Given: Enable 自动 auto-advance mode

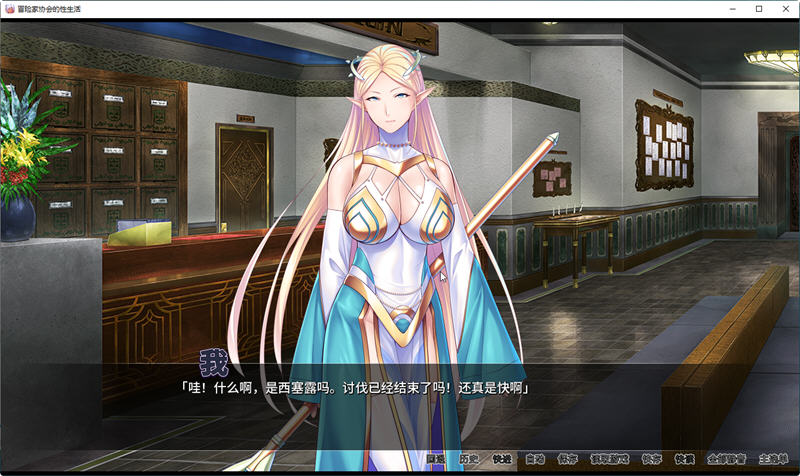Looking at the screenshot, I should (x=535, y=460).
